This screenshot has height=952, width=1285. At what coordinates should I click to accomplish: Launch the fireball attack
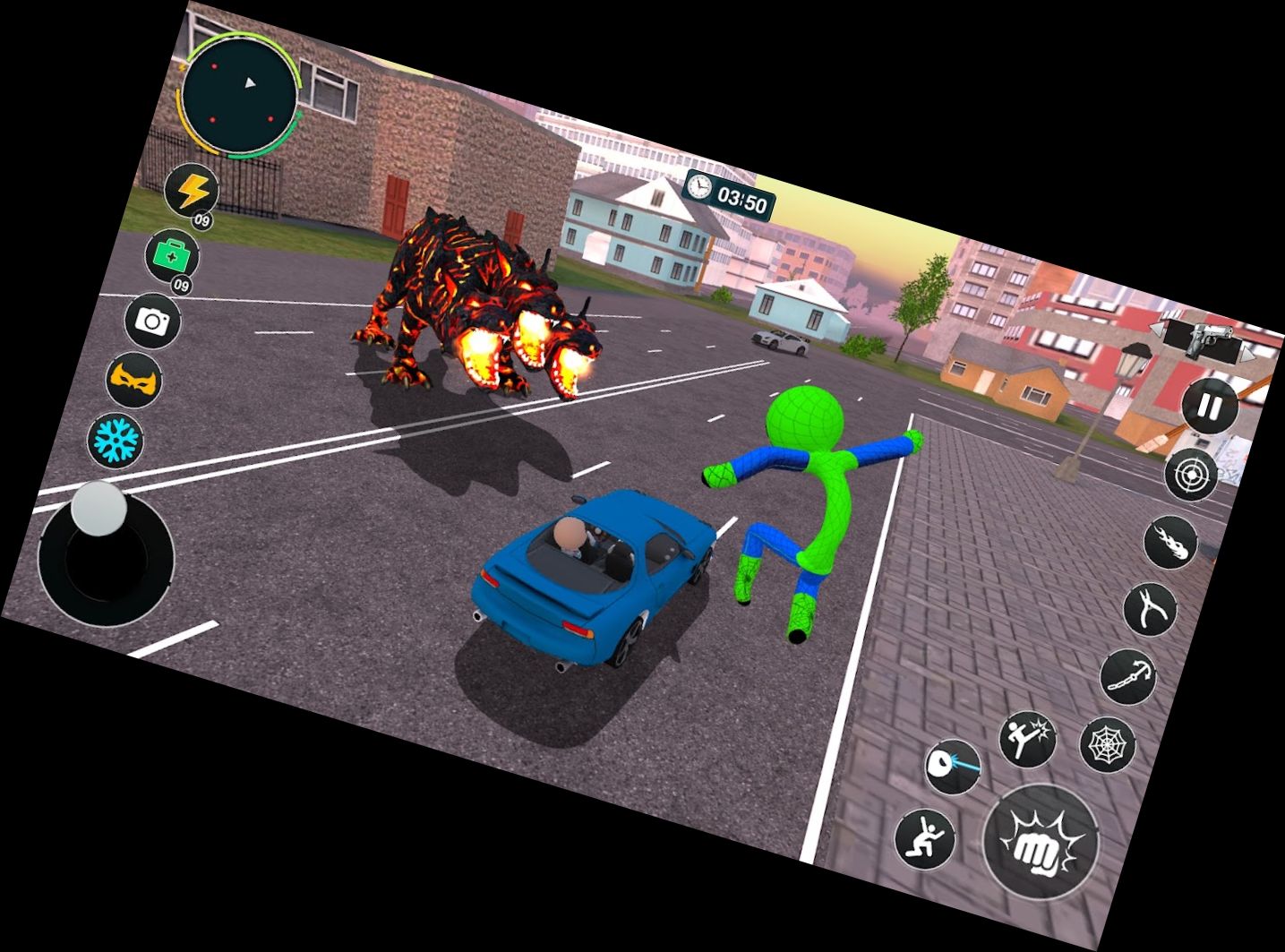(1171, 542)
